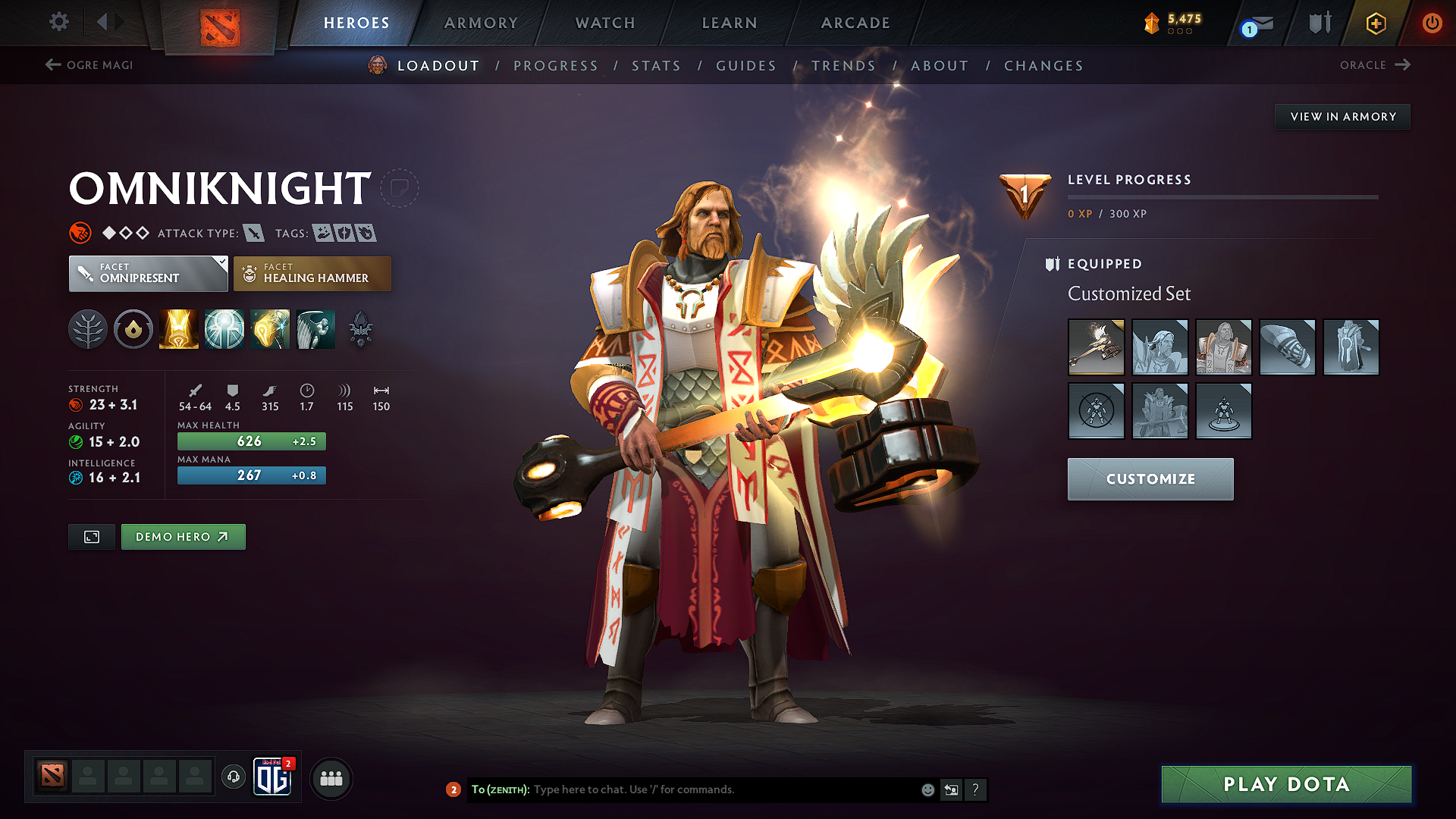Screen dimensions: 1456x819
Task: Inspect the Aghanim's upgrade icon
Action: coord(360,328)
